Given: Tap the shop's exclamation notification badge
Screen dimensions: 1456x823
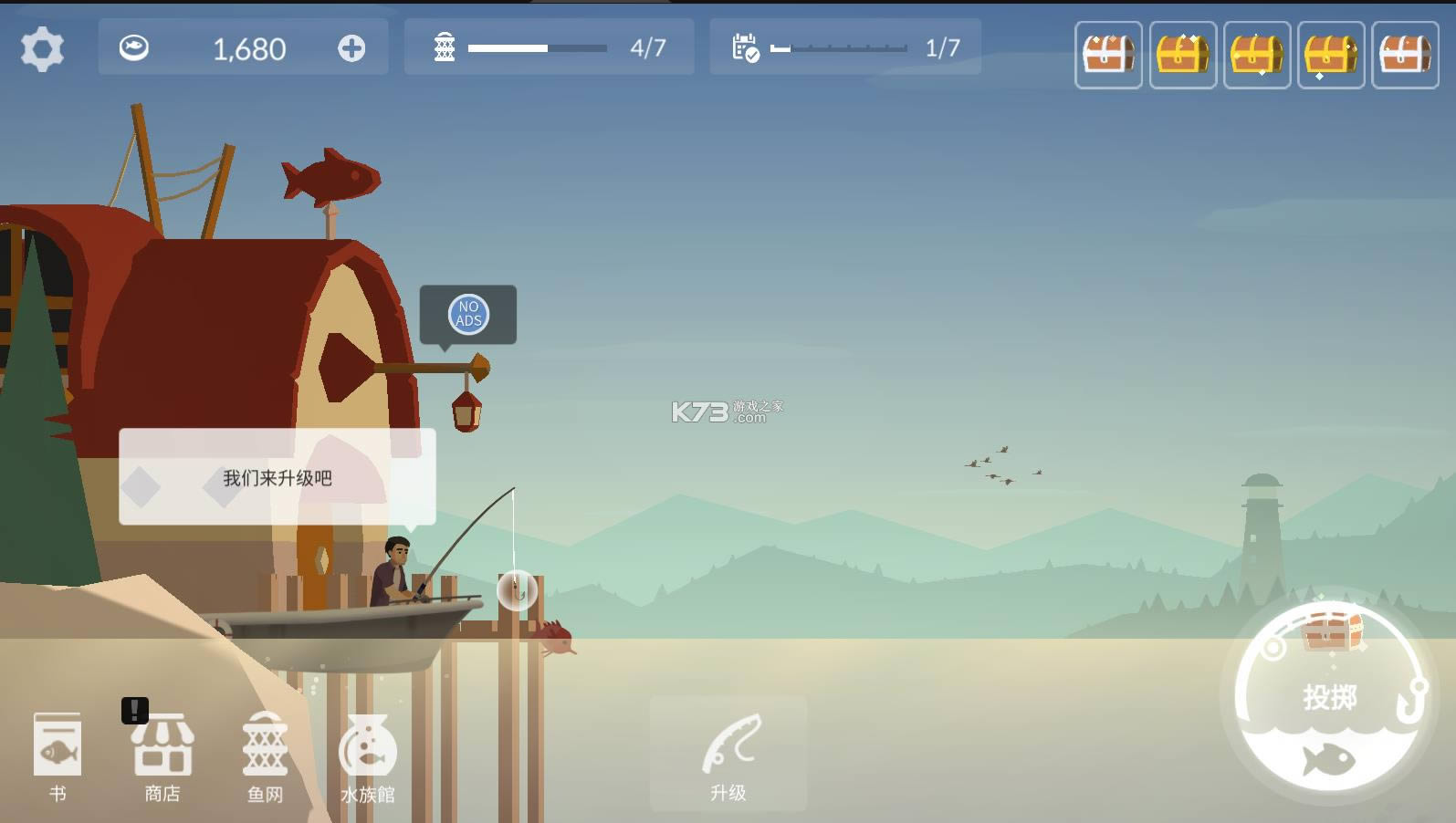Looking at the screenshot, I should pos(133,709).
